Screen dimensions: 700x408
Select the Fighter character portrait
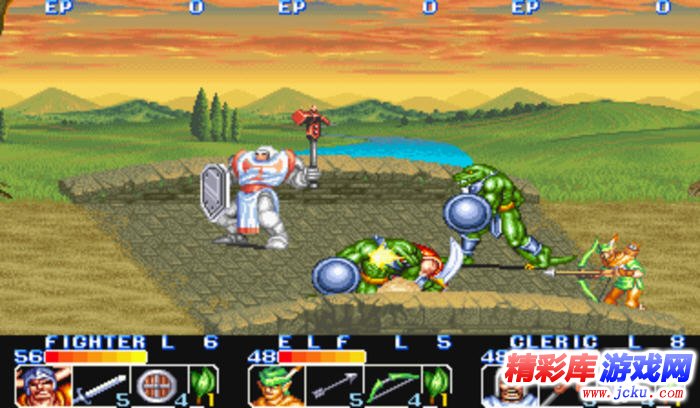coord(37,387)
